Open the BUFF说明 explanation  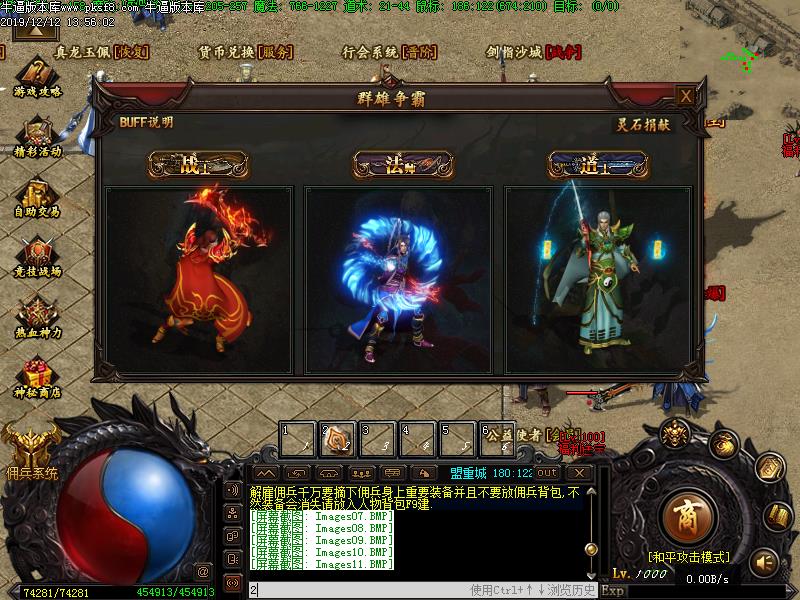(x=145, y=122)
